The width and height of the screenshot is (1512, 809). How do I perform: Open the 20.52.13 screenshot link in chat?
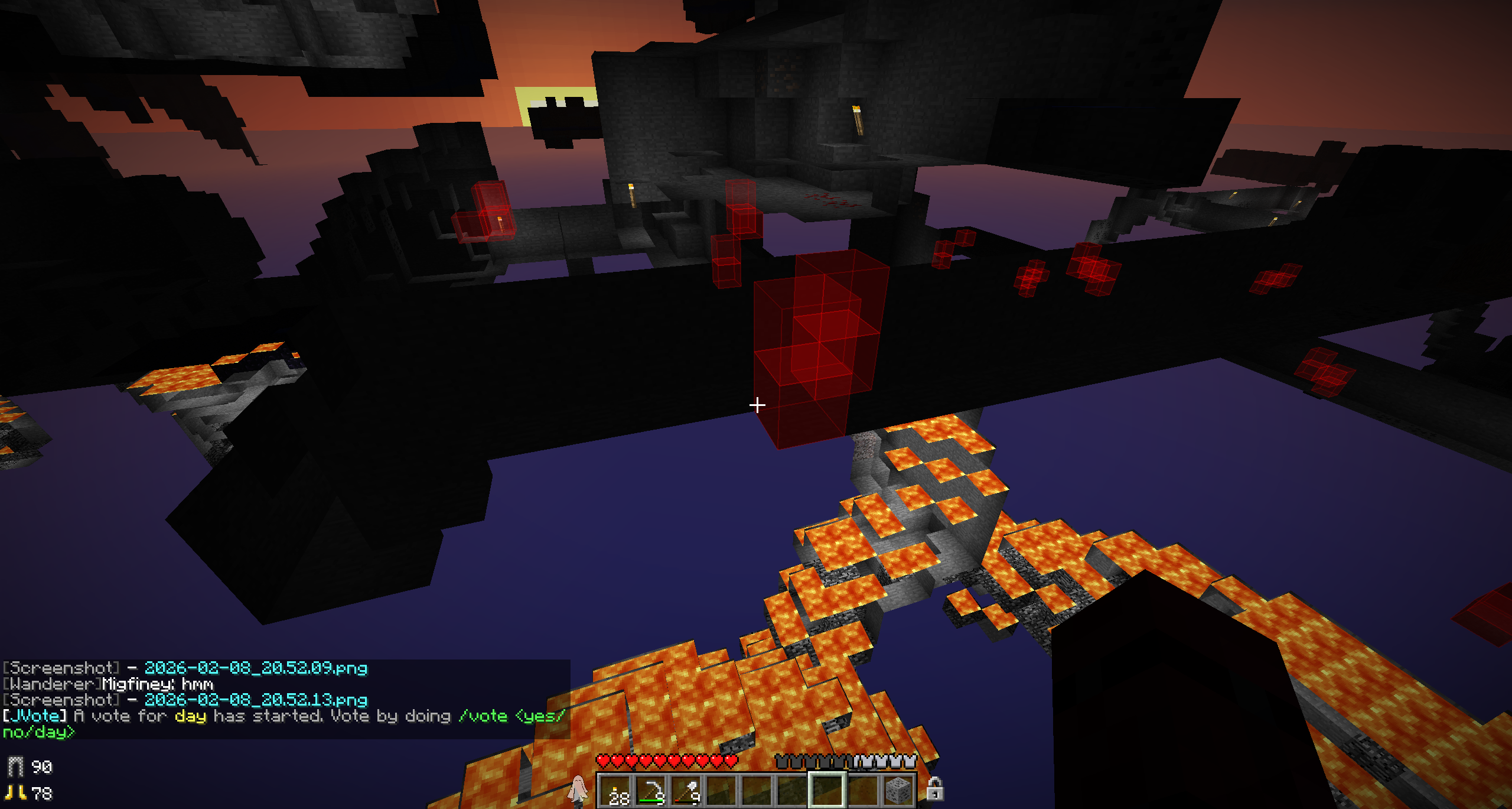256,700
